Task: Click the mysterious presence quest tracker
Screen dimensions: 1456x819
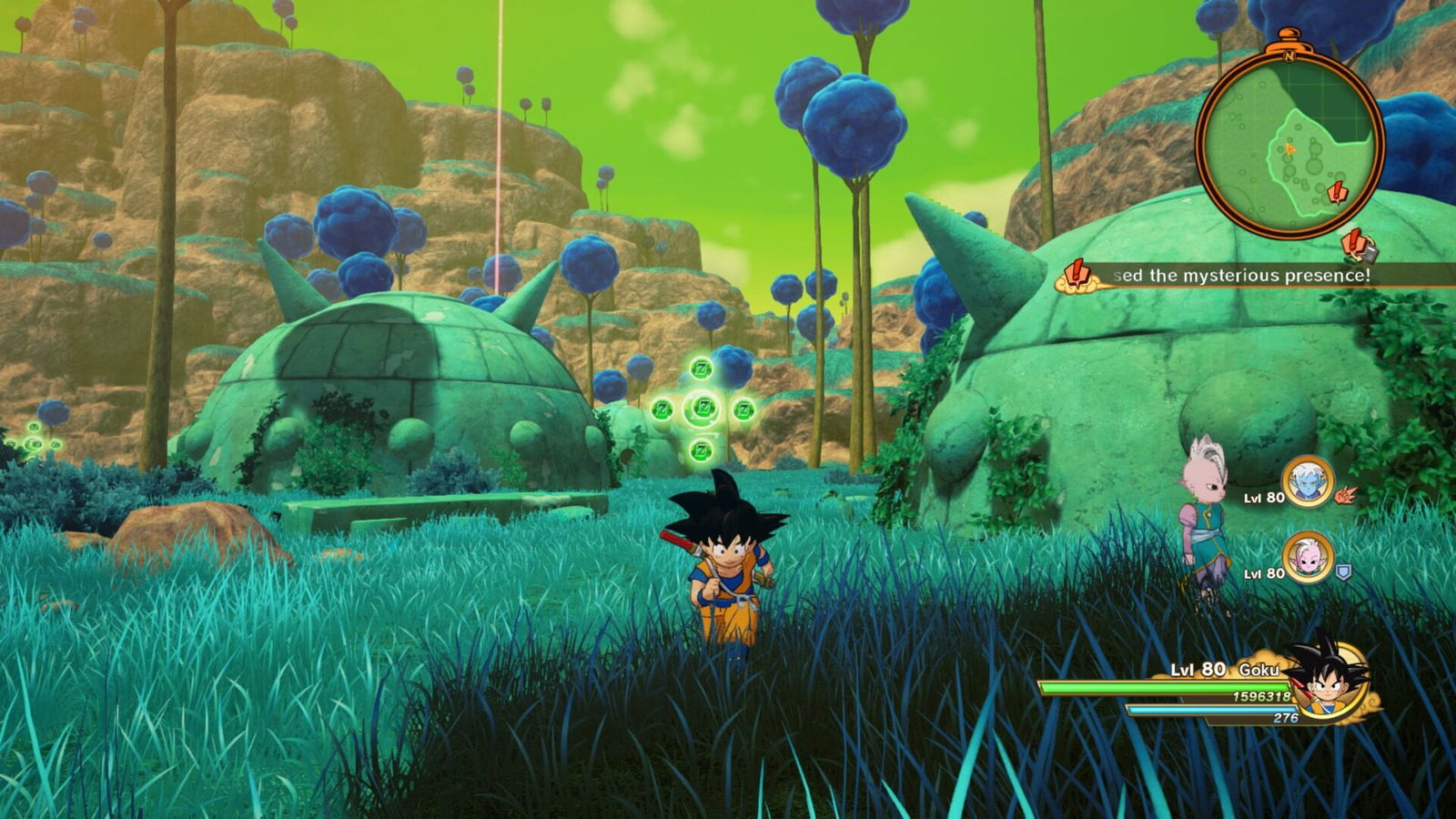Action: [1241, 275]
